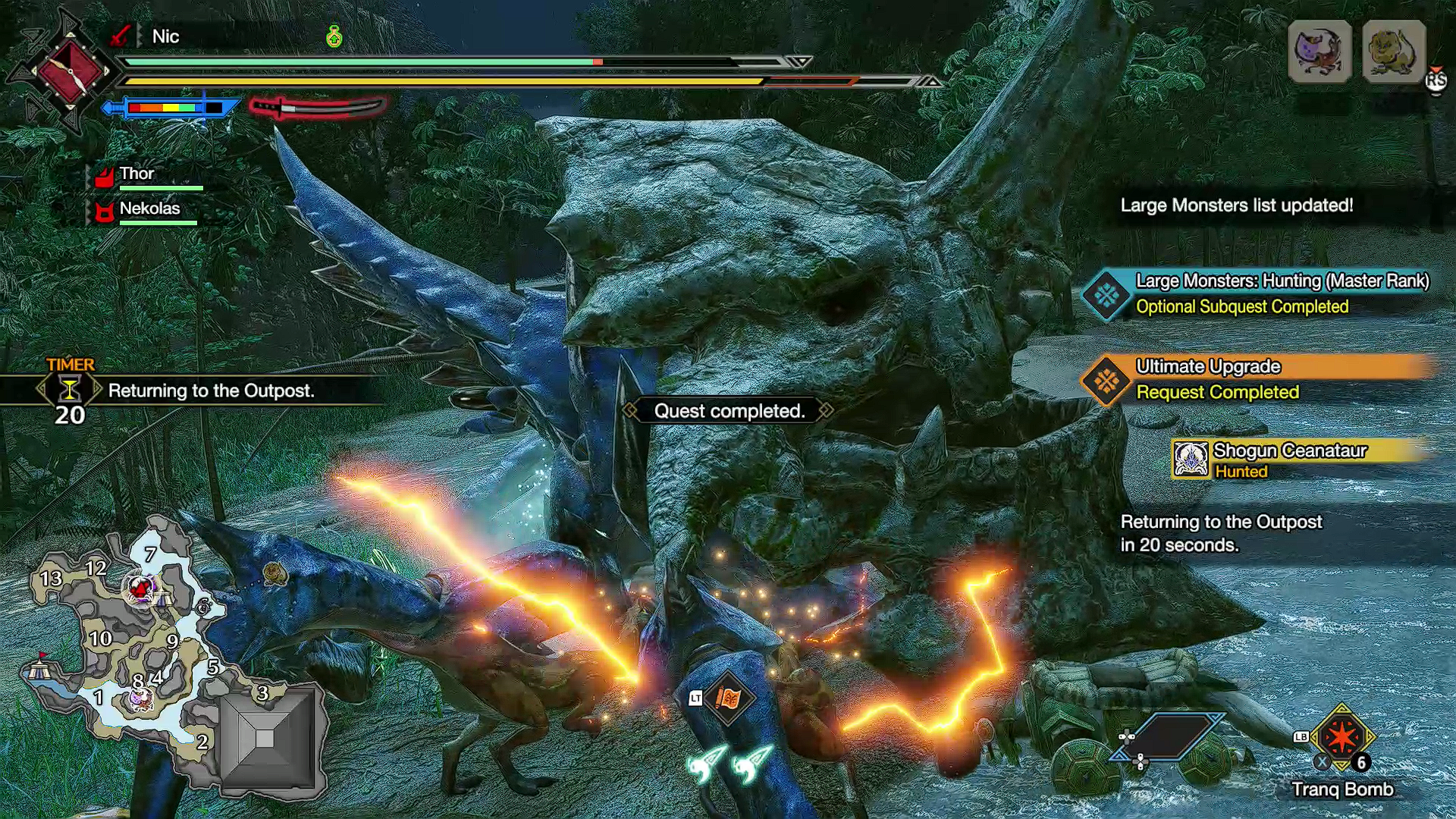Click the rainbow sharpness gauge
The height and width of the screenshot is (819, 1456).
[x=163, y=109]
